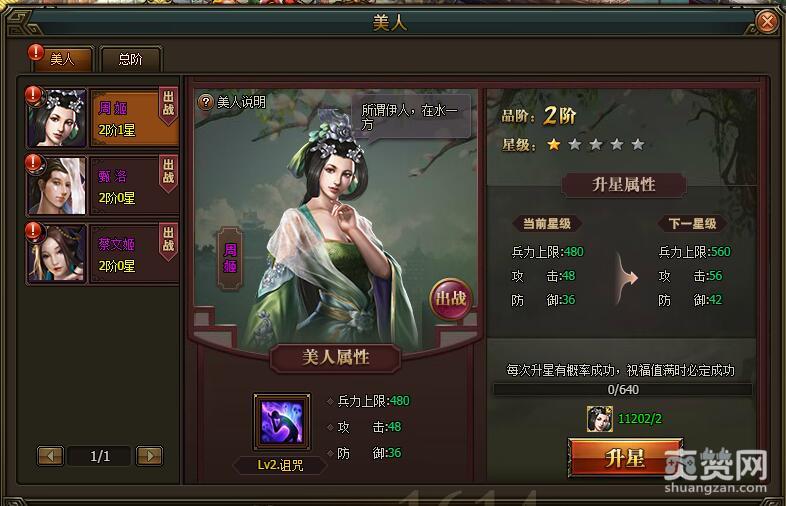Click the 升星 upgrade button
The height and width of the screenshot is (506, 786).
(625, 459)
